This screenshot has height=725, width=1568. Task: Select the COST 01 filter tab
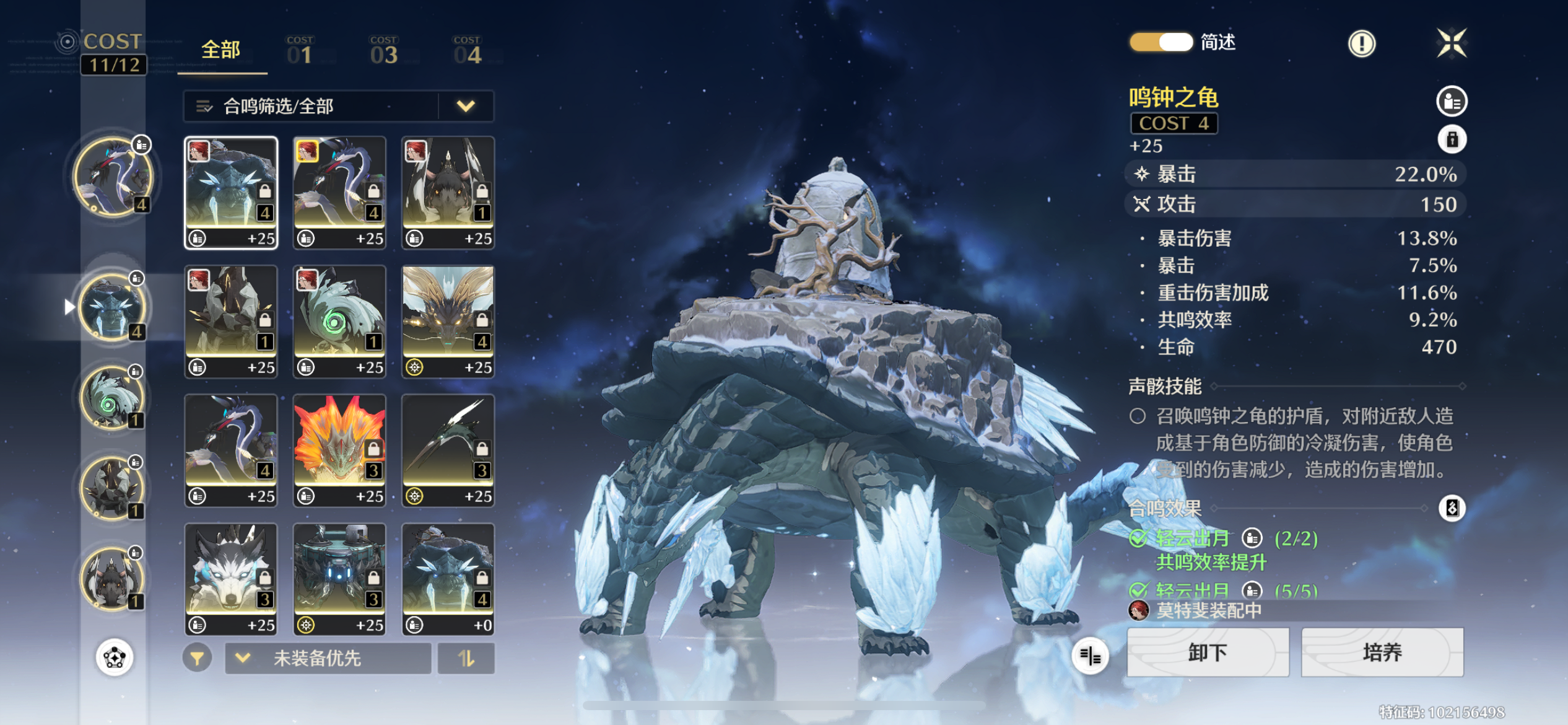point(300,51)
